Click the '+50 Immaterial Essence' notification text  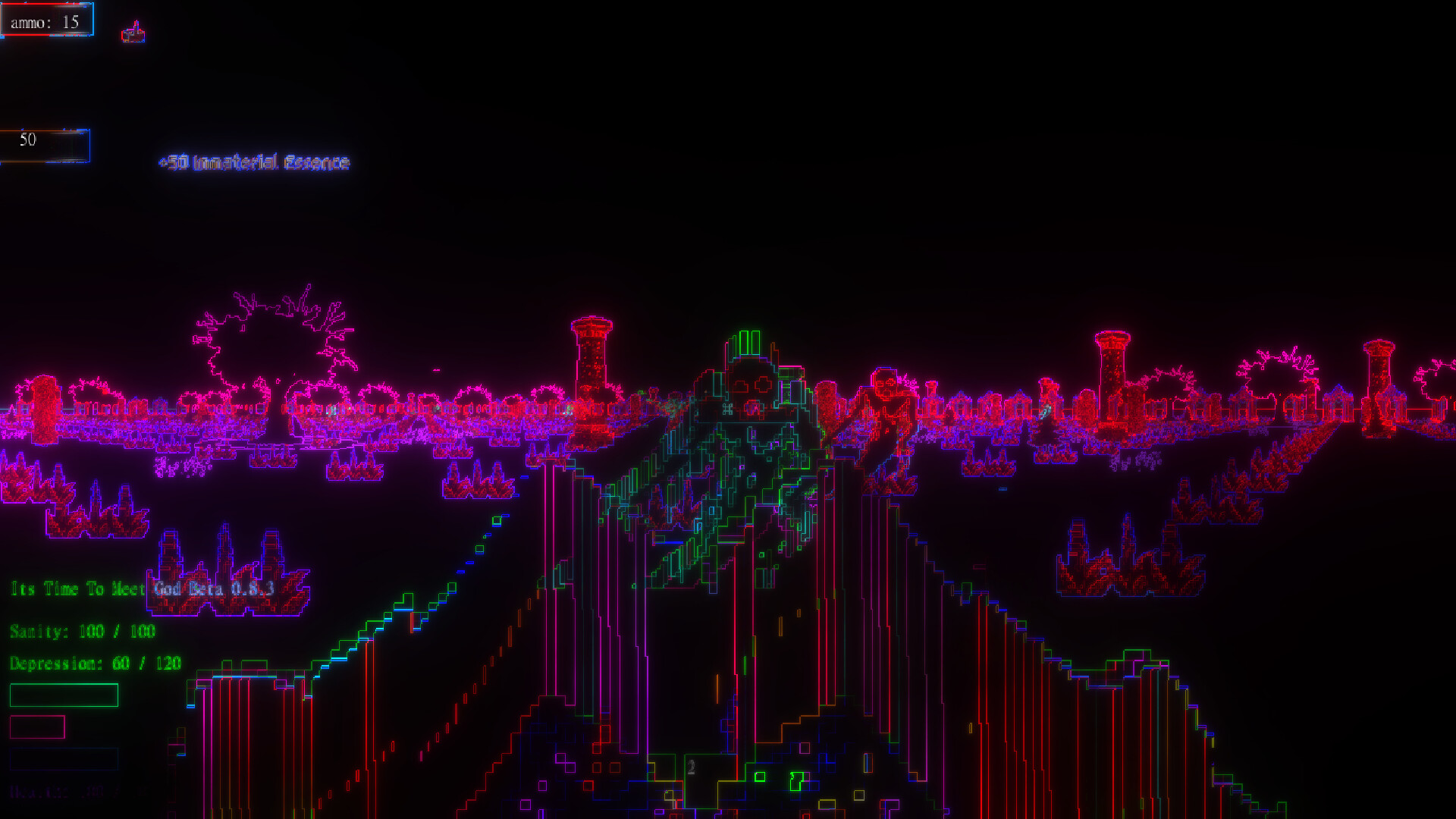(x=254, y=162)
